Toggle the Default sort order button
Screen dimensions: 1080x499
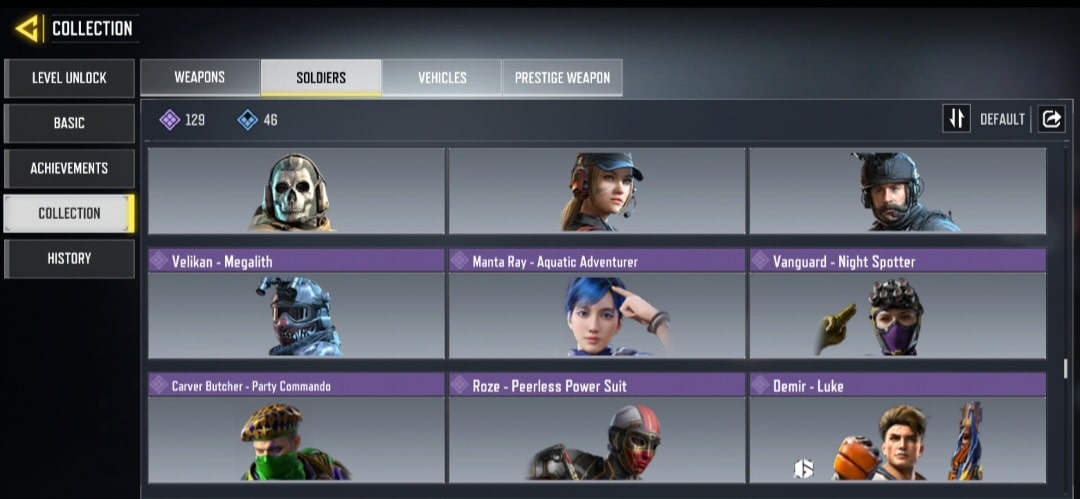(957, 119)
